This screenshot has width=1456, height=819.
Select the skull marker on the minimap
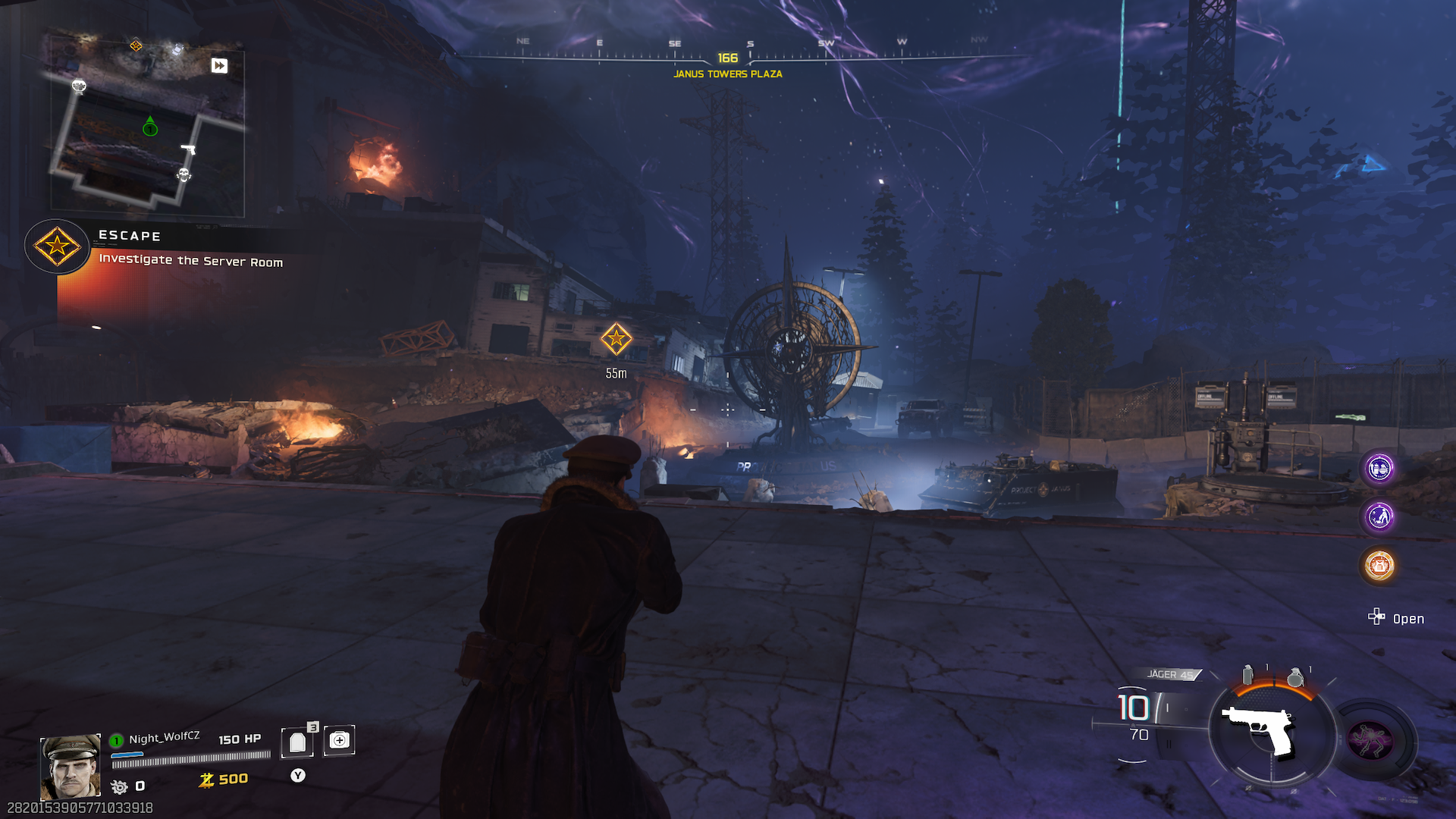(x=184, y=175)
